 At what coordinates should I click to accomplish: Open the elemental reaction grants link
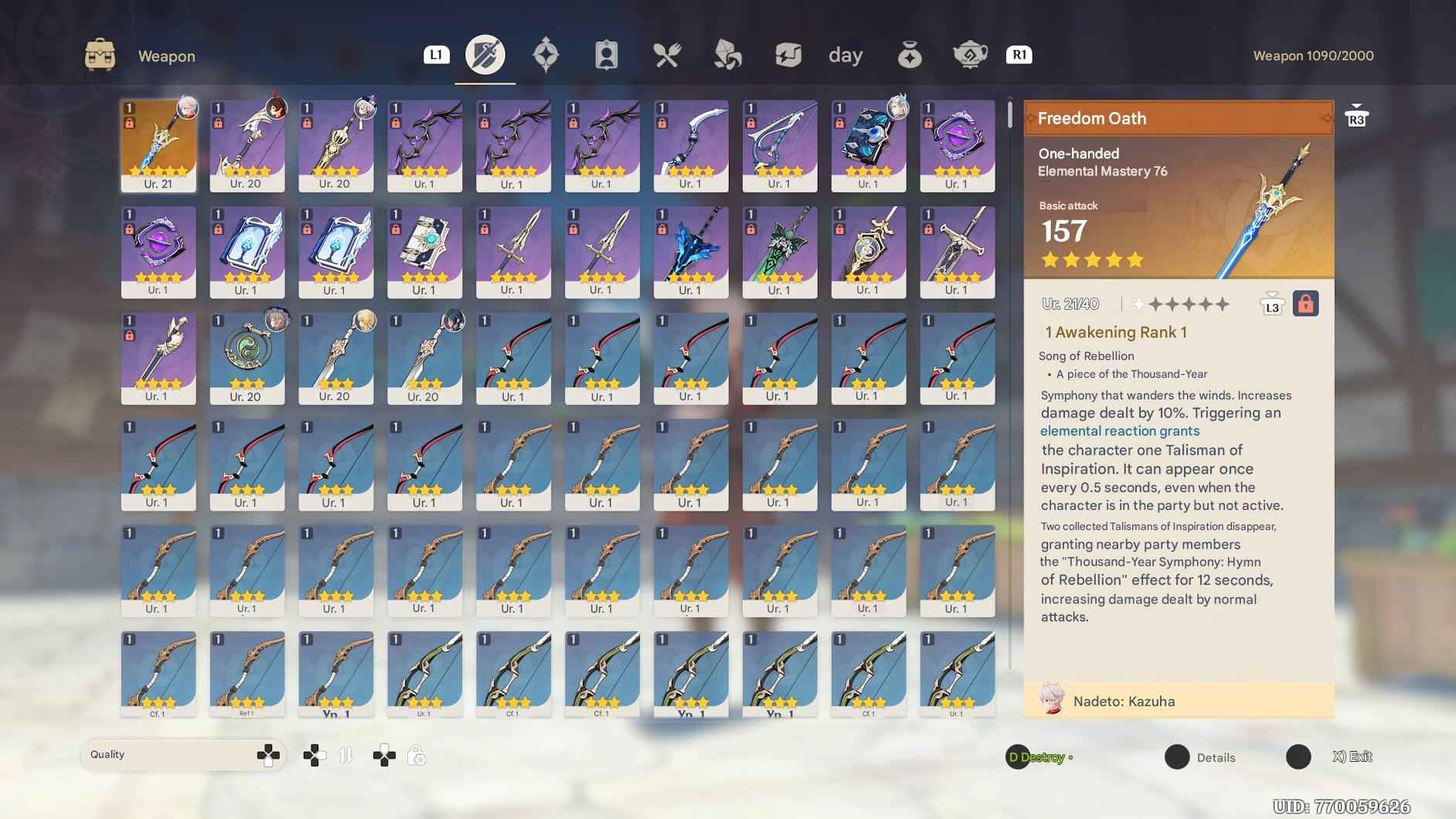[x=1120, y=430]
